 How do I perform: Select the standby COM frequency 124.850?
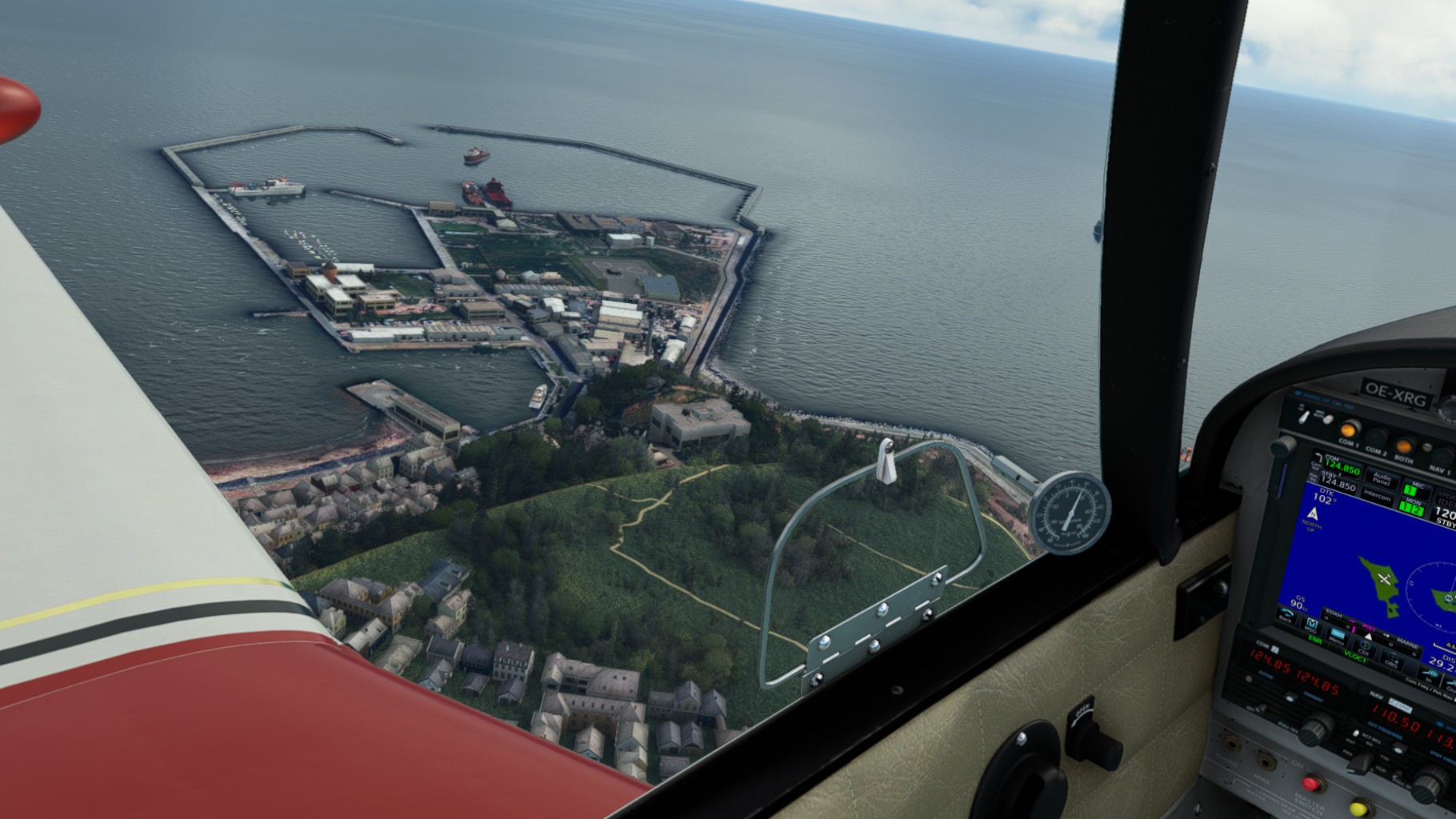tap(1336, 485)
